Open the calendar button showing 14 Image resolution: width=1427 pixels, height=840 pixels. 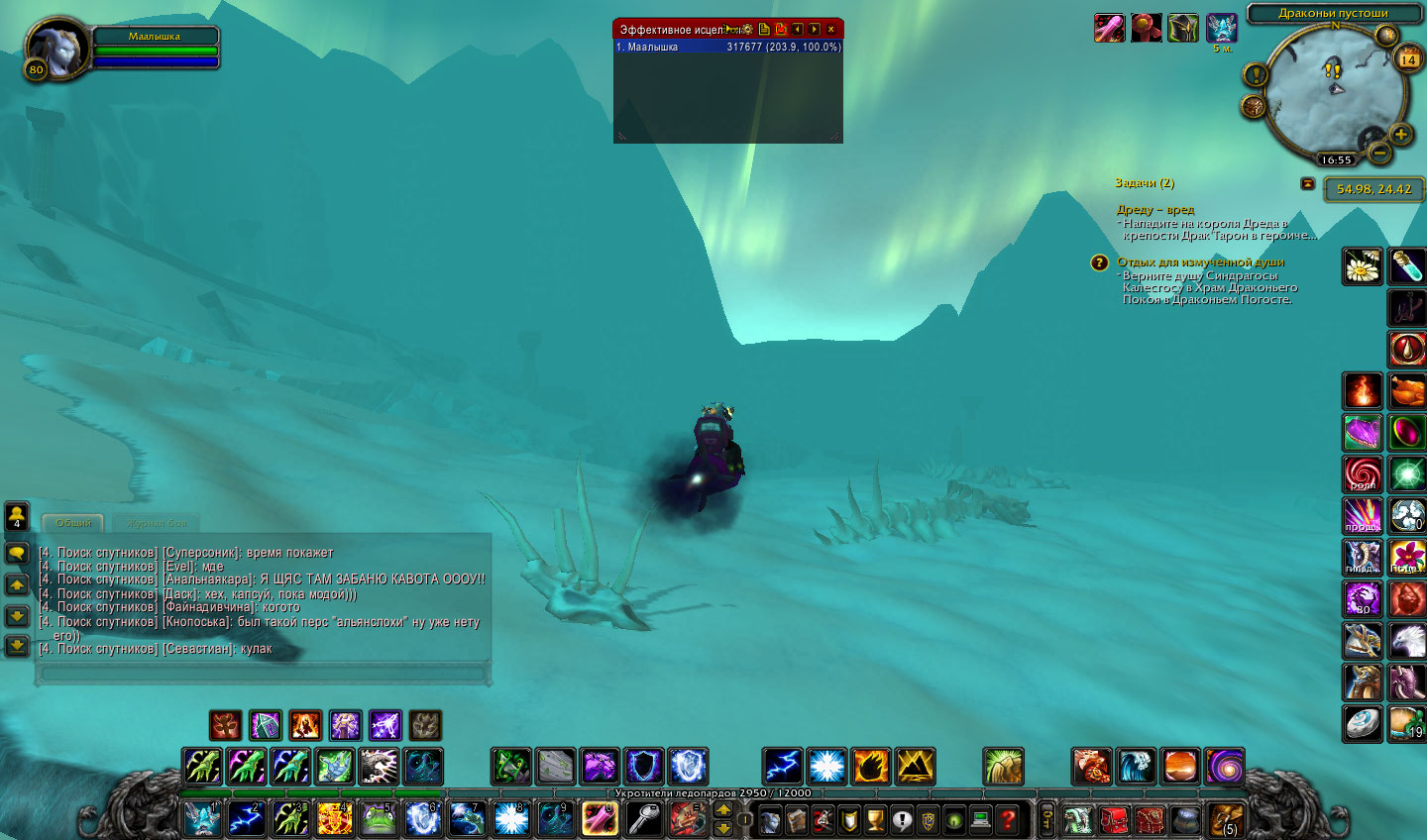pyautogui.click(x=1407, y=59)
